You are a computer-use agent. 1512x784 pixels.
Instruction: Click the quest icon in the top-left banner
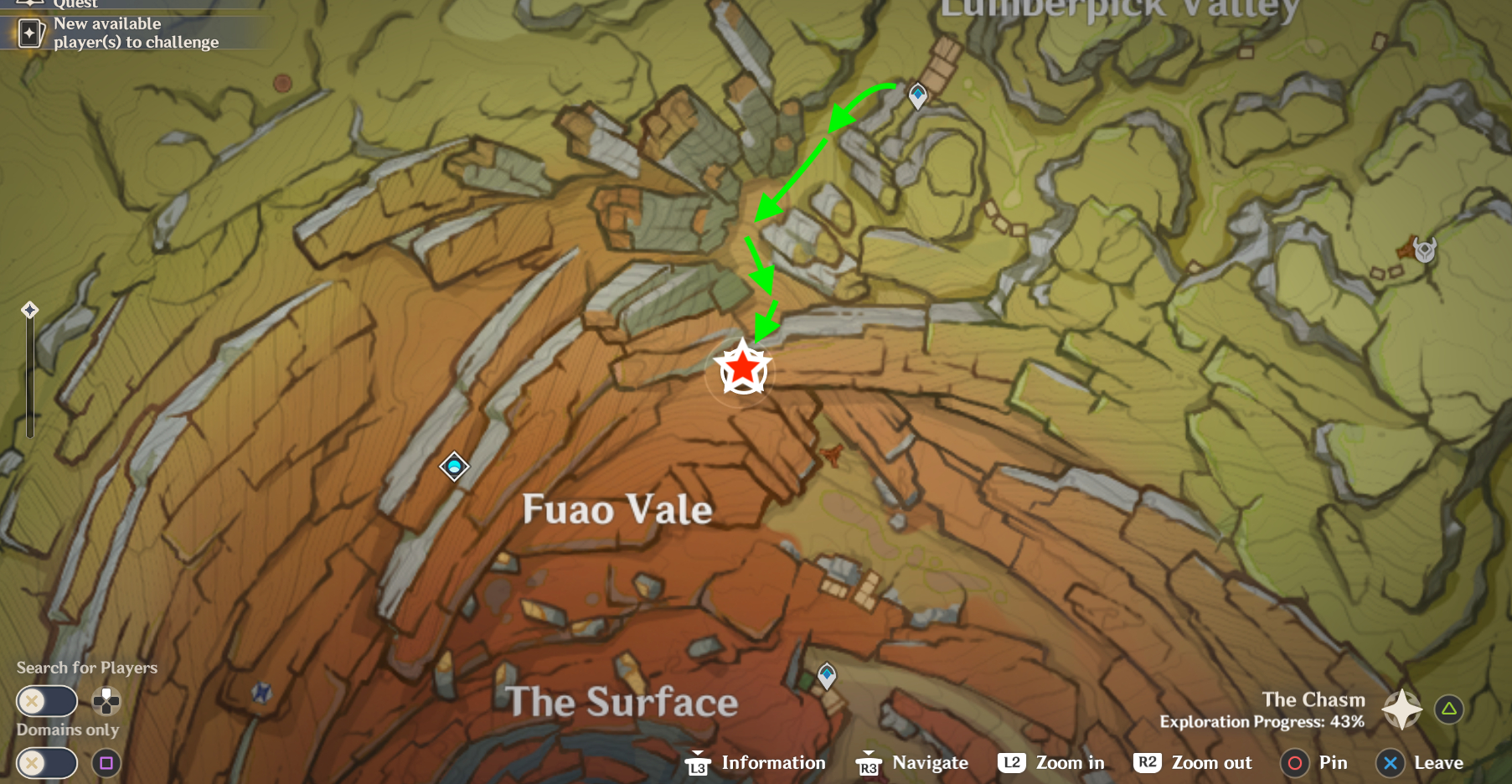click(29, 4)
